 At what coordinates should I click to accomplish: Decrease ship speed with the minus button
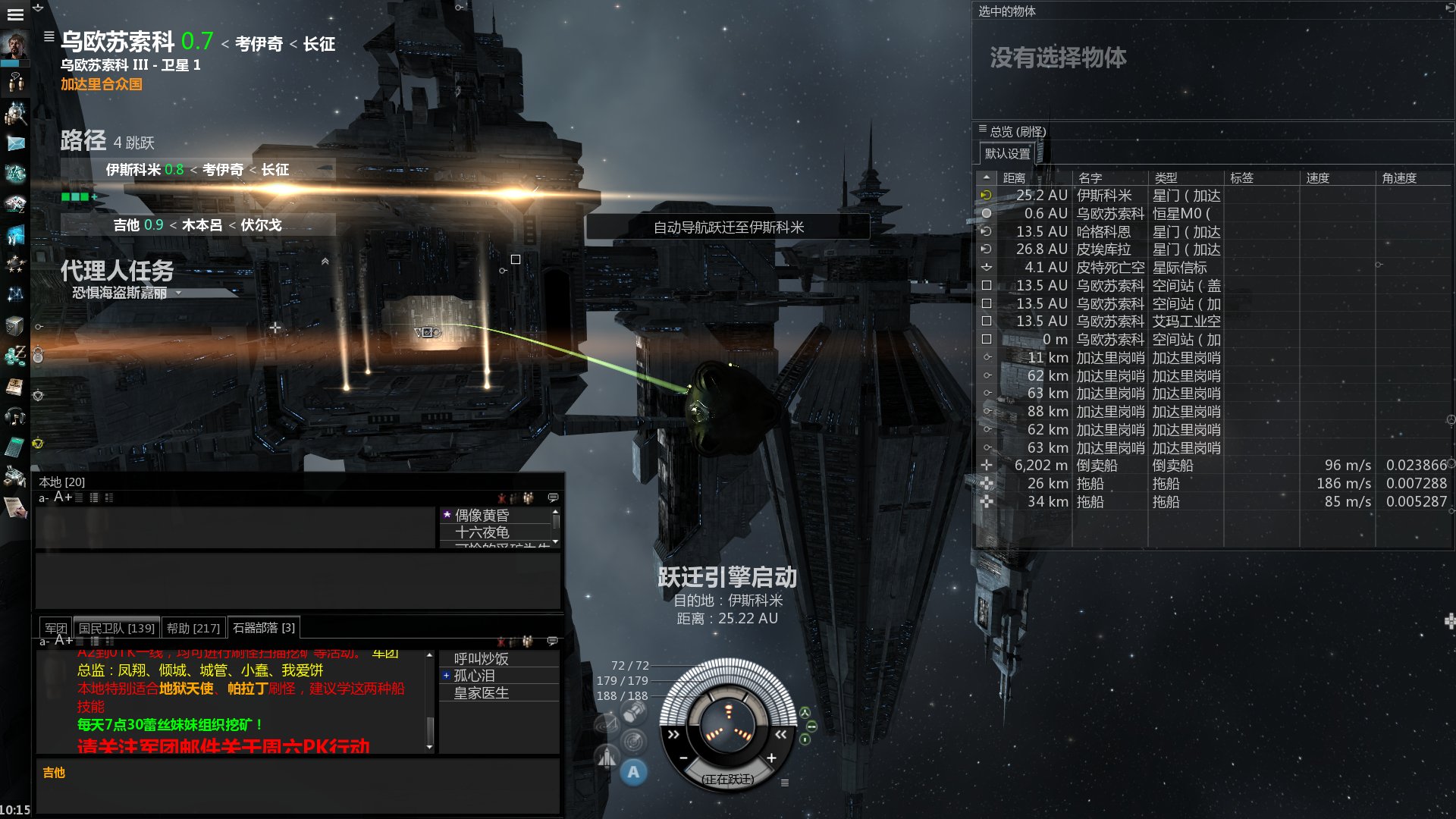click(683, 758)
